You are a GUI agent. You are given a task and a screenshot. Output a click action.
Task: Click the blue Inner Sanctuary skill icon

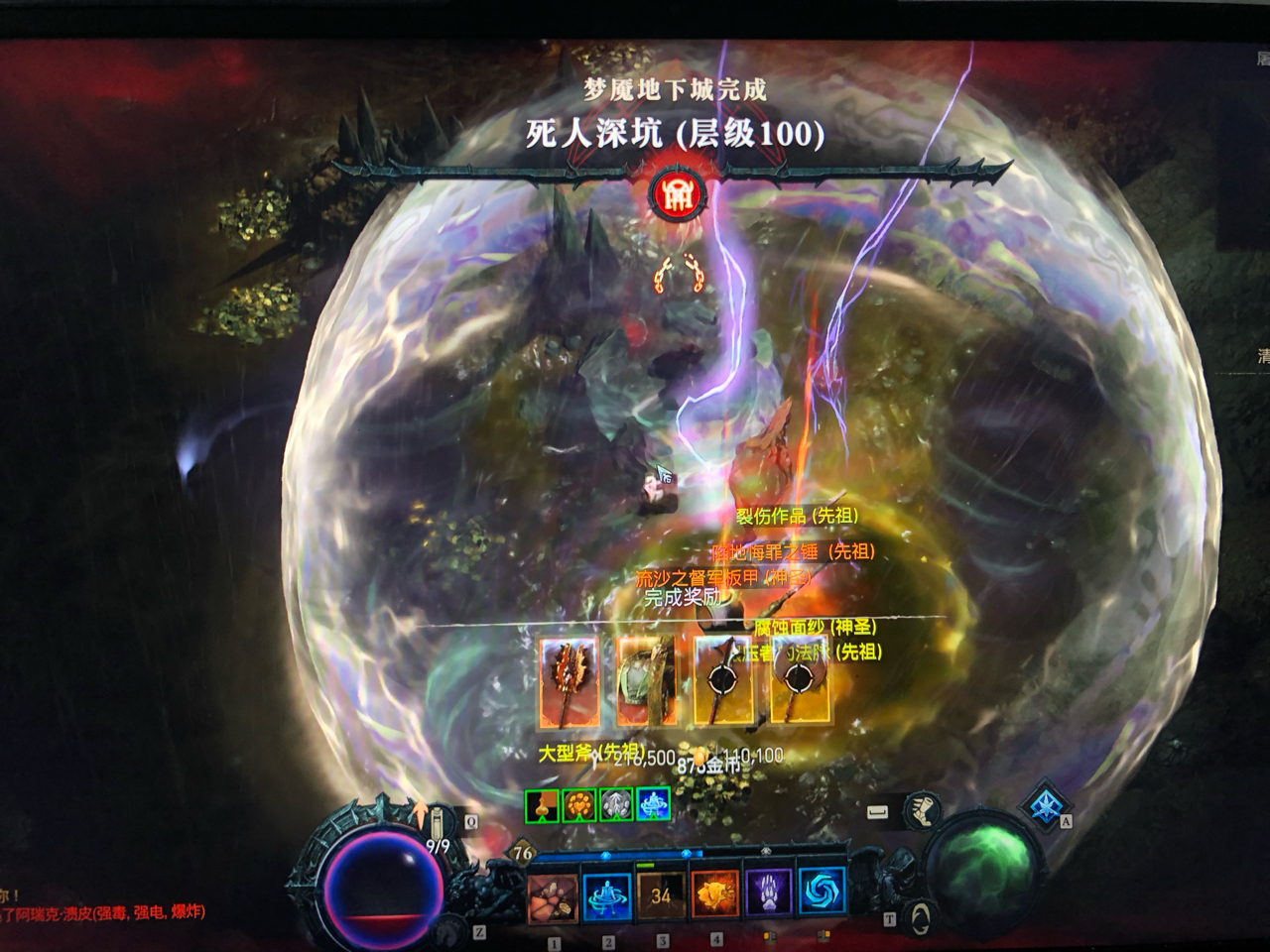pyautogui.click(x=605, y=895)
